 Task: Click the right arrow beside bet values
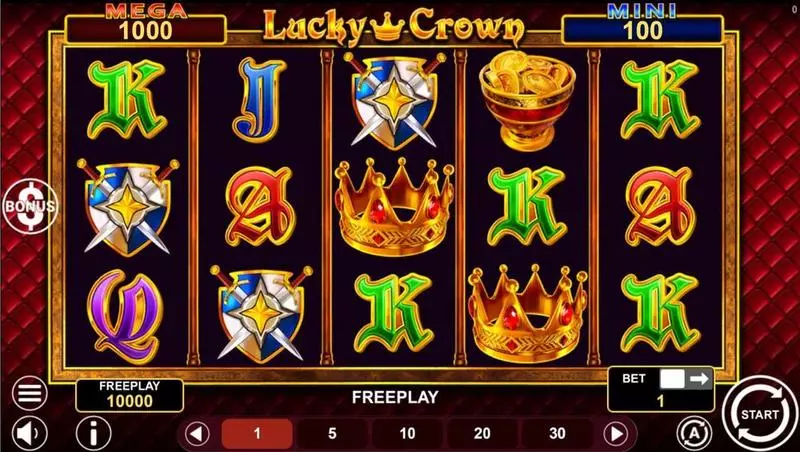[617, 434]
